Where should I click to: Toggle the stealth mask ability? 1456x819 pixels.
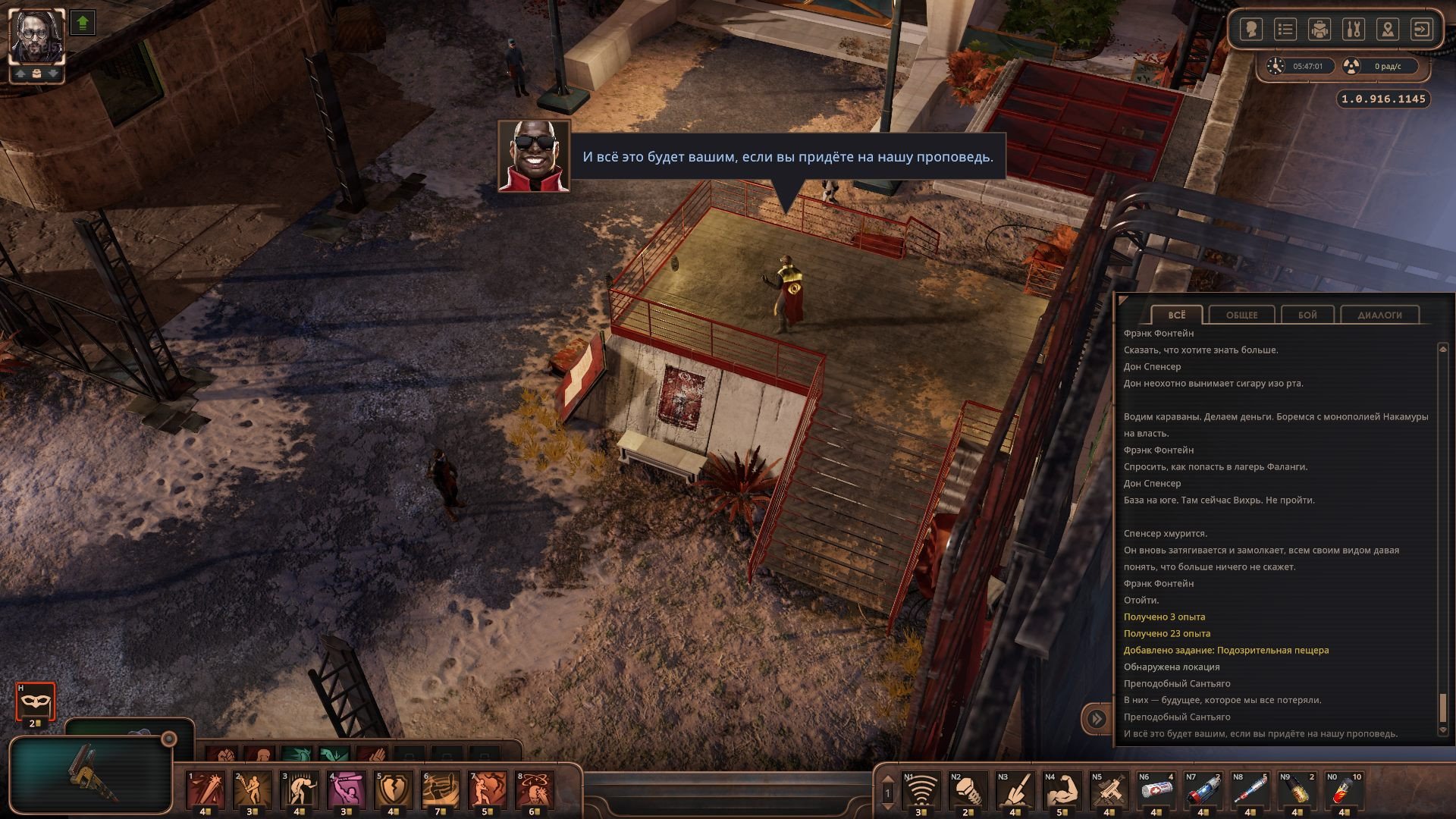click(36, 702)
